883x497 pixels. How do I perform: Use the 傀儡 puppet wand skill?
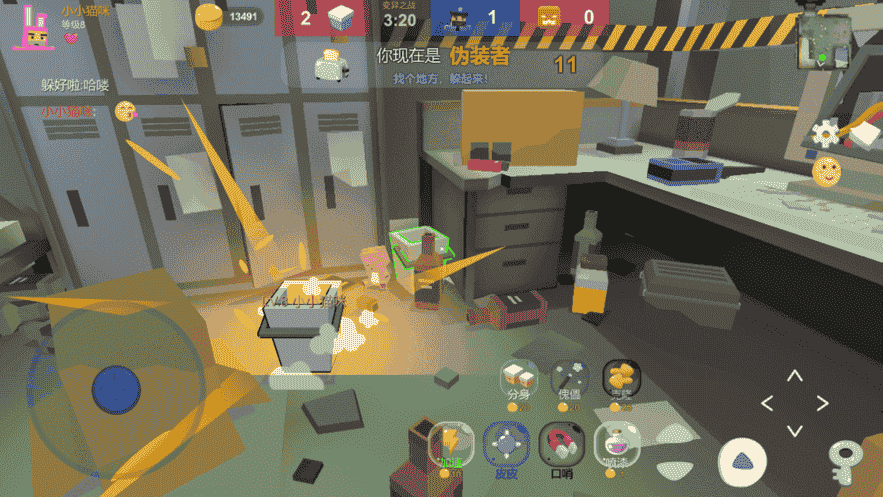569,378
